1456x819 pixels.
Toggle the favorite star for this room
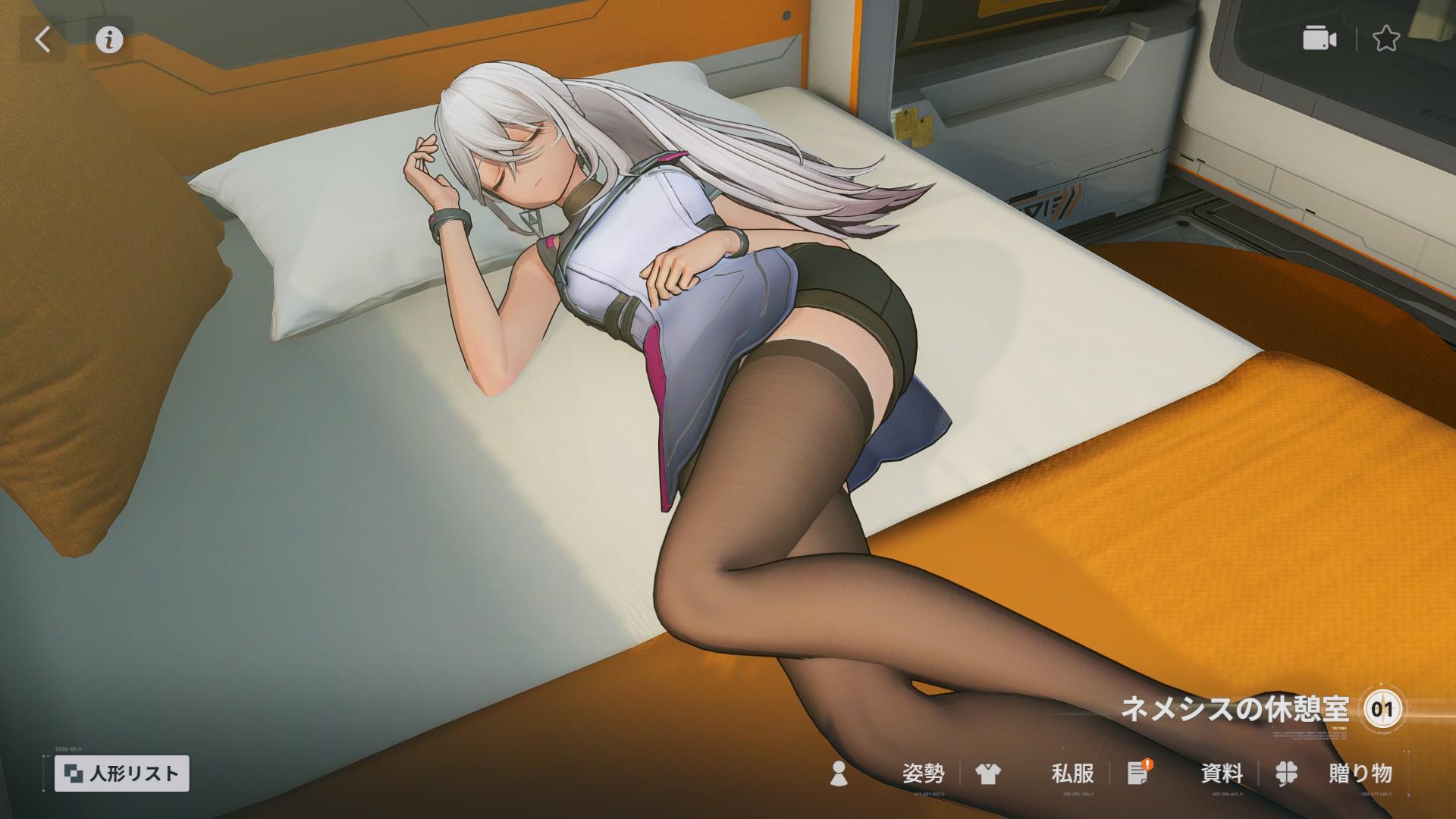(1386, 38)
